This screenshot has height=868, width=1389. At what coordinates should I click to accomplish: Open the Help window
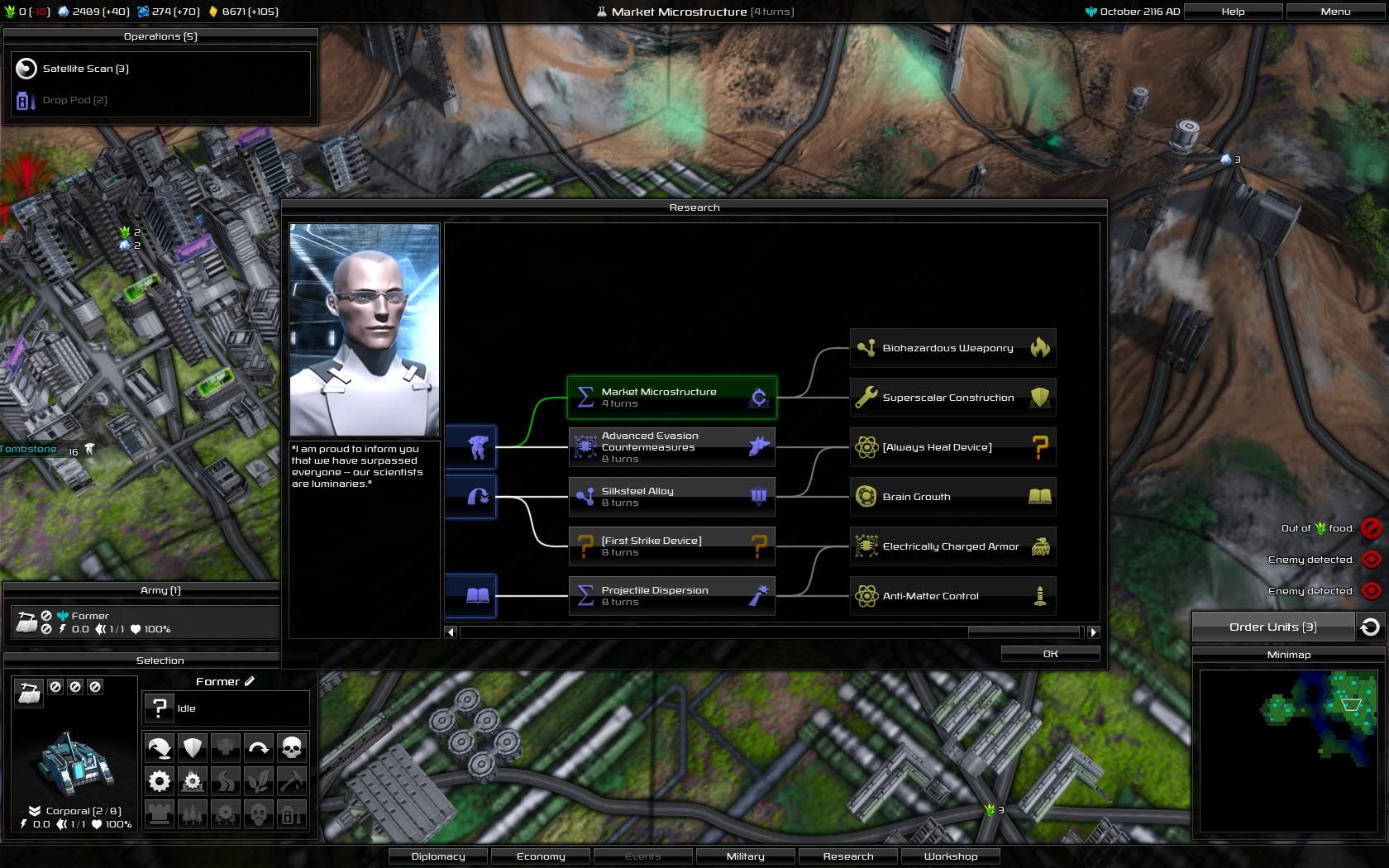click(x=1233, y=12)
